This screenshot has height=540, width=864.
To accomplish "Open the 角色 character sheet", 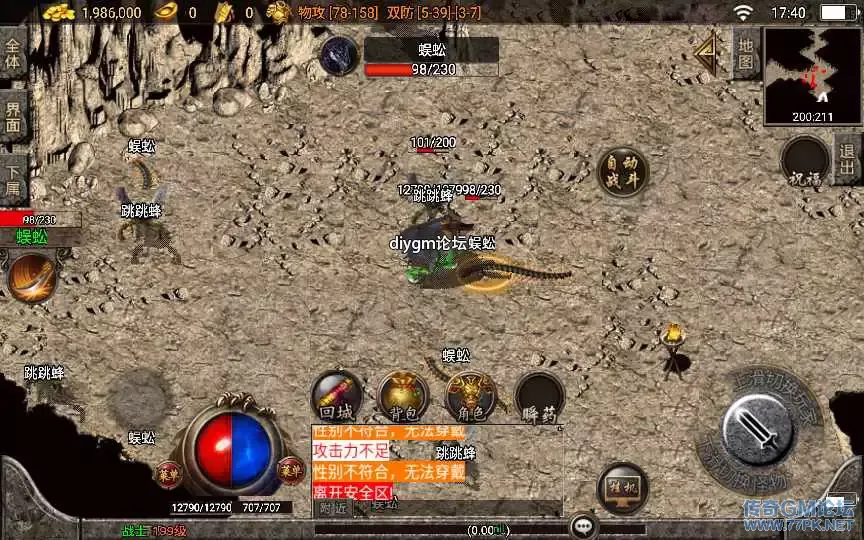I will (x=470, y=394).
